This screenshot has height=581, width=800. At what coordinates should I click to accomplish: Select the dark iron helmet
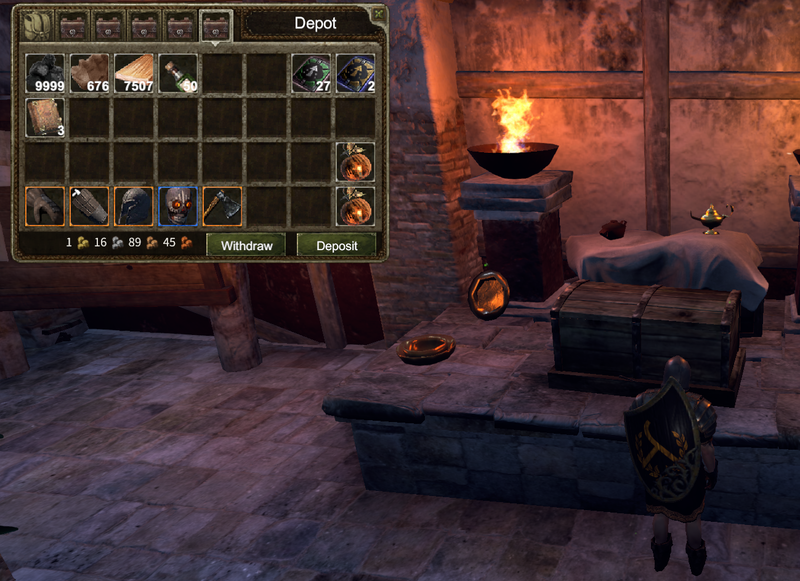click(133, 206)
